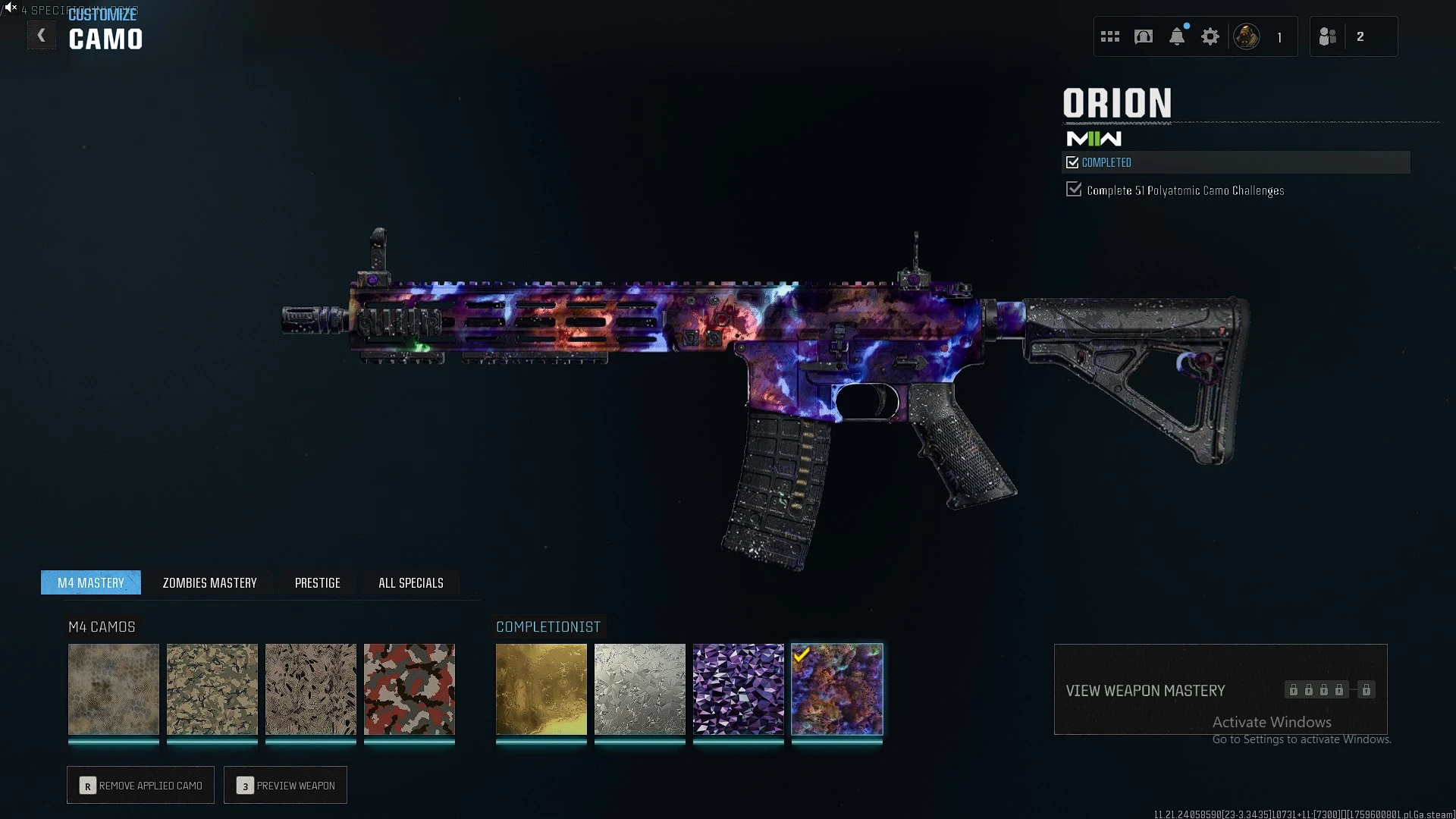Click the Preview Weapon button
This screenshot has height=819, width=1456.
click(x=286, y=785)
